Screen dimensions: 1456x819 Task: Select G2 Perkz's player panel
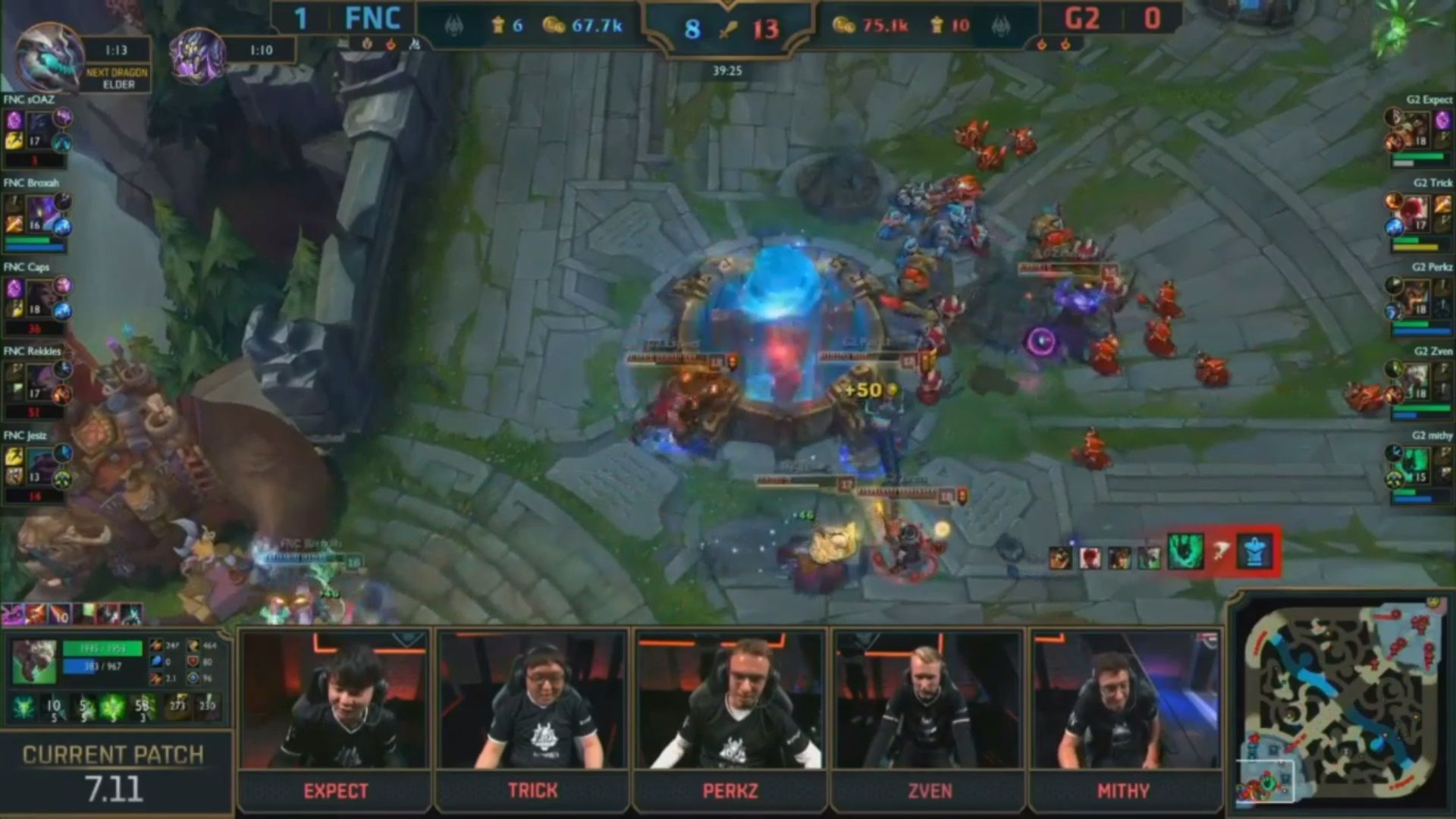(1420, 300)
